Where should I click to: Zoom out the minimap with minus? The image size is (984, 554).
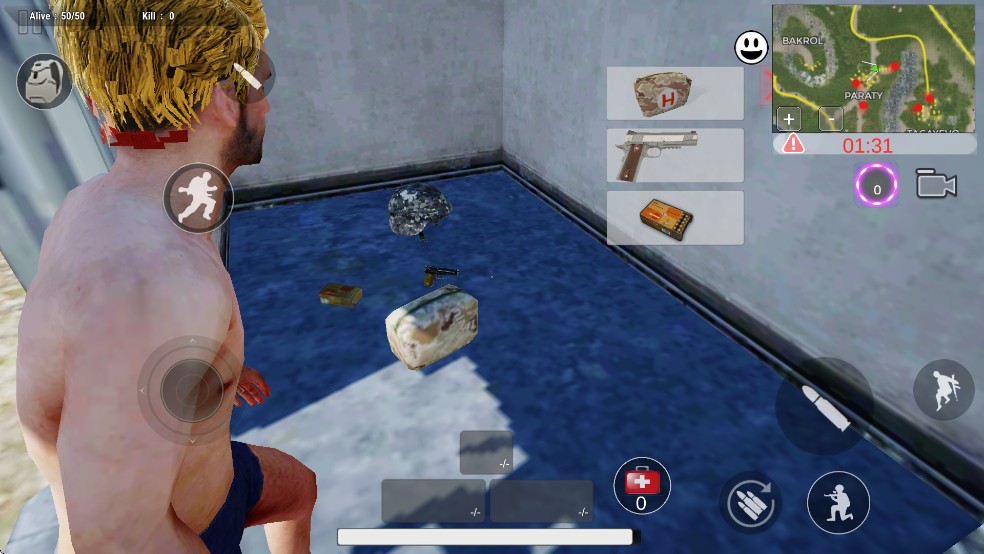coord(830,119)
